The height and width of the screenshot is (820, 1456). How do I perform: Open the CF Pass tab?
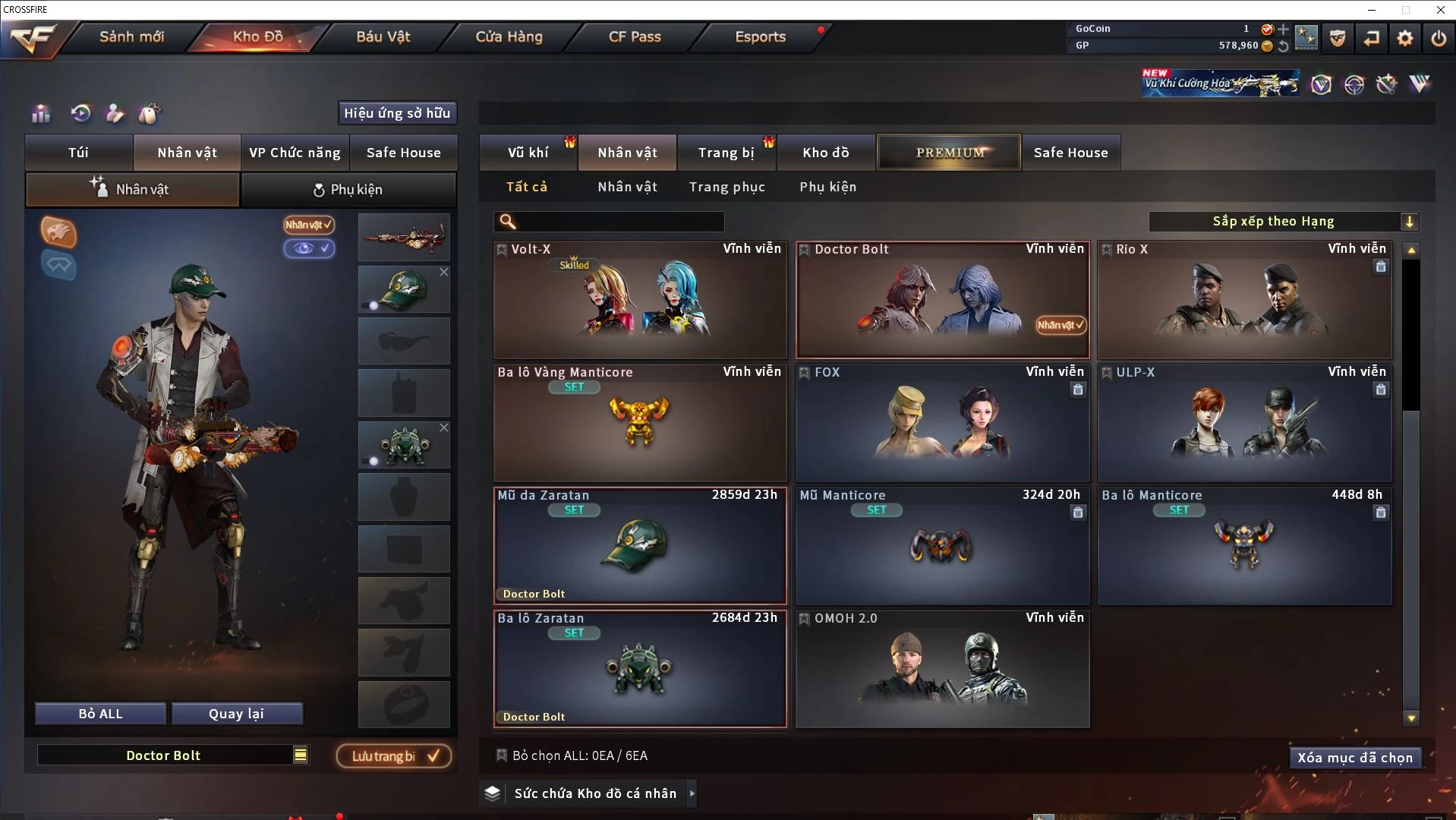pos(635,36)
